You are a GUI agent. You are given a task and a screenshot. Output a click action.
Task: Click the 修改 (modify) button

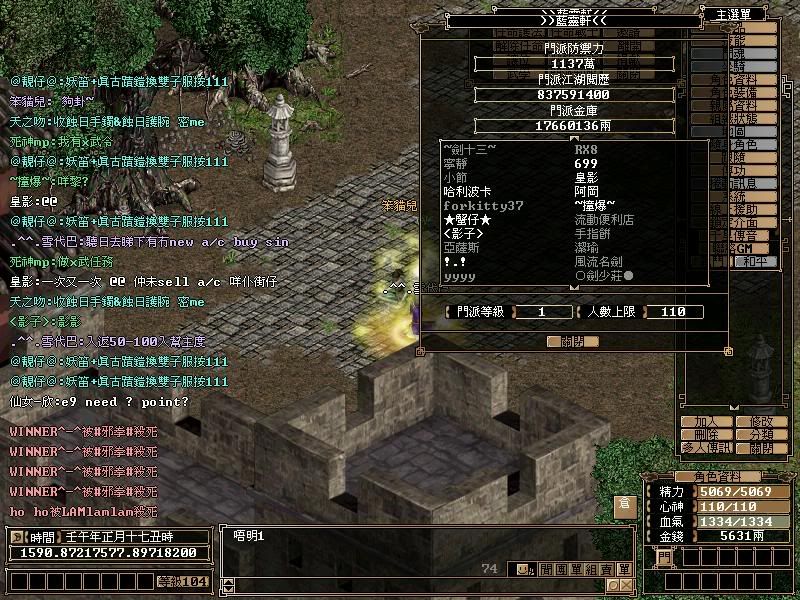click(x=761, y=422)
